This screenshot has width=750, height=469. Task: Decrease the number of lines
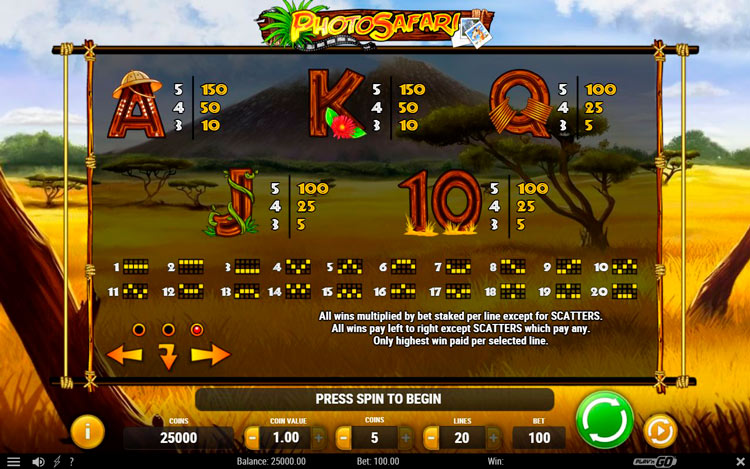[x=431, y=437]
